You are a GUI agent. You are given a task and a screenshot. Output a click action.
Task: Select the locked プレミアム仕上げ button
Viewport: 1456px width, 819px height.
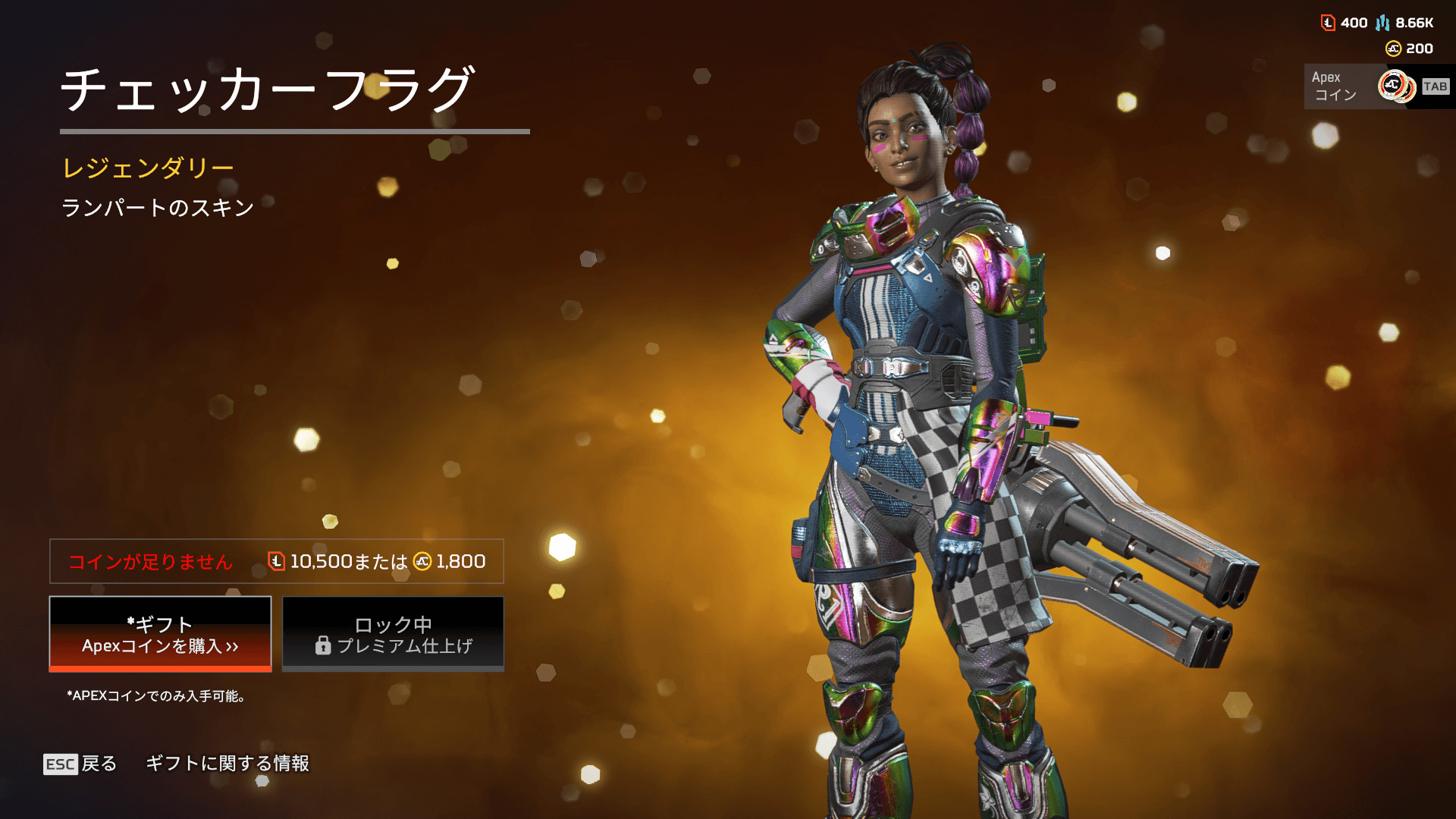point(393,634)
